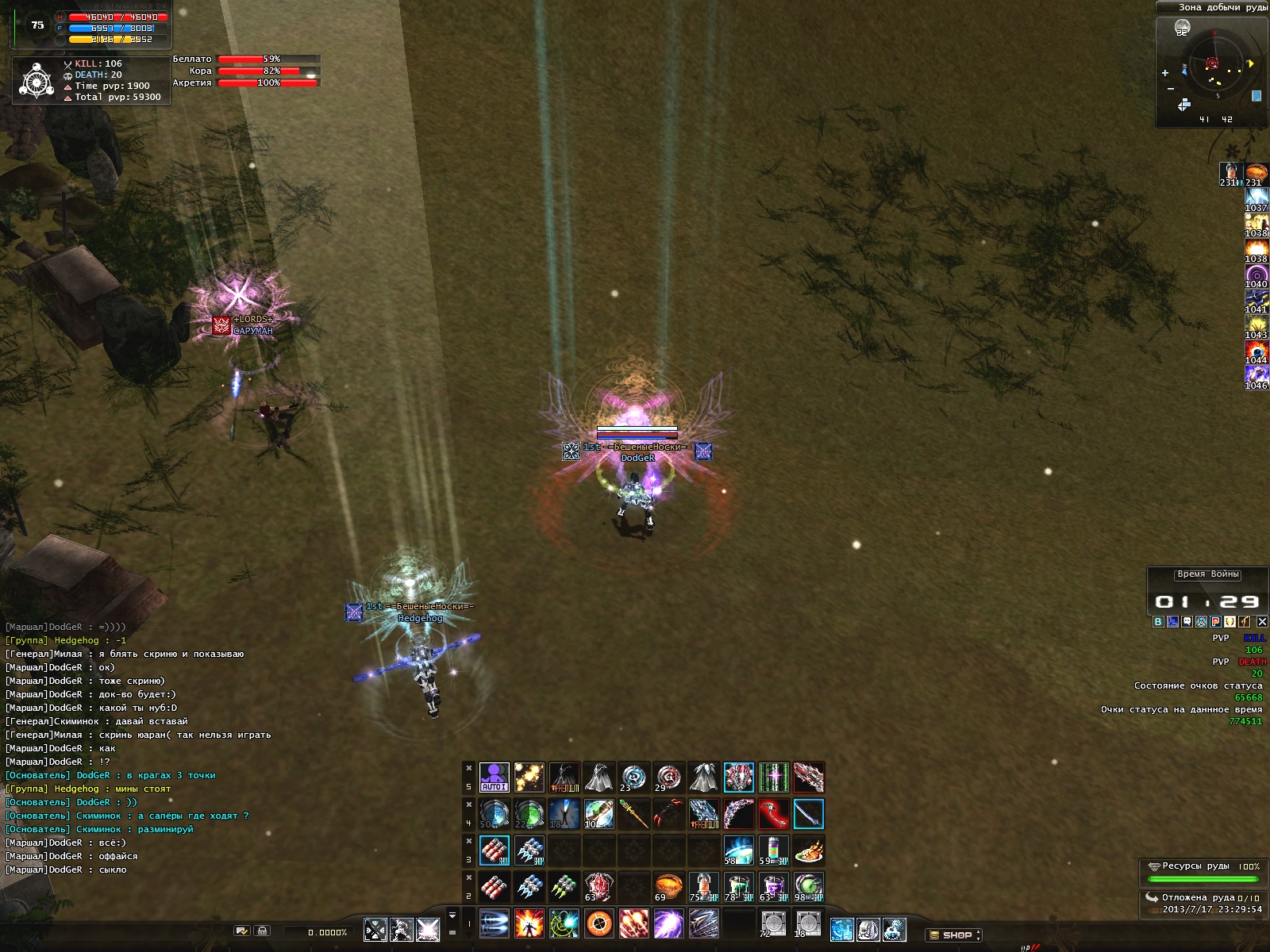1270x952 pixels.
Task: Open the blue map icon beside radar
Action: [x=1257, y=96]
